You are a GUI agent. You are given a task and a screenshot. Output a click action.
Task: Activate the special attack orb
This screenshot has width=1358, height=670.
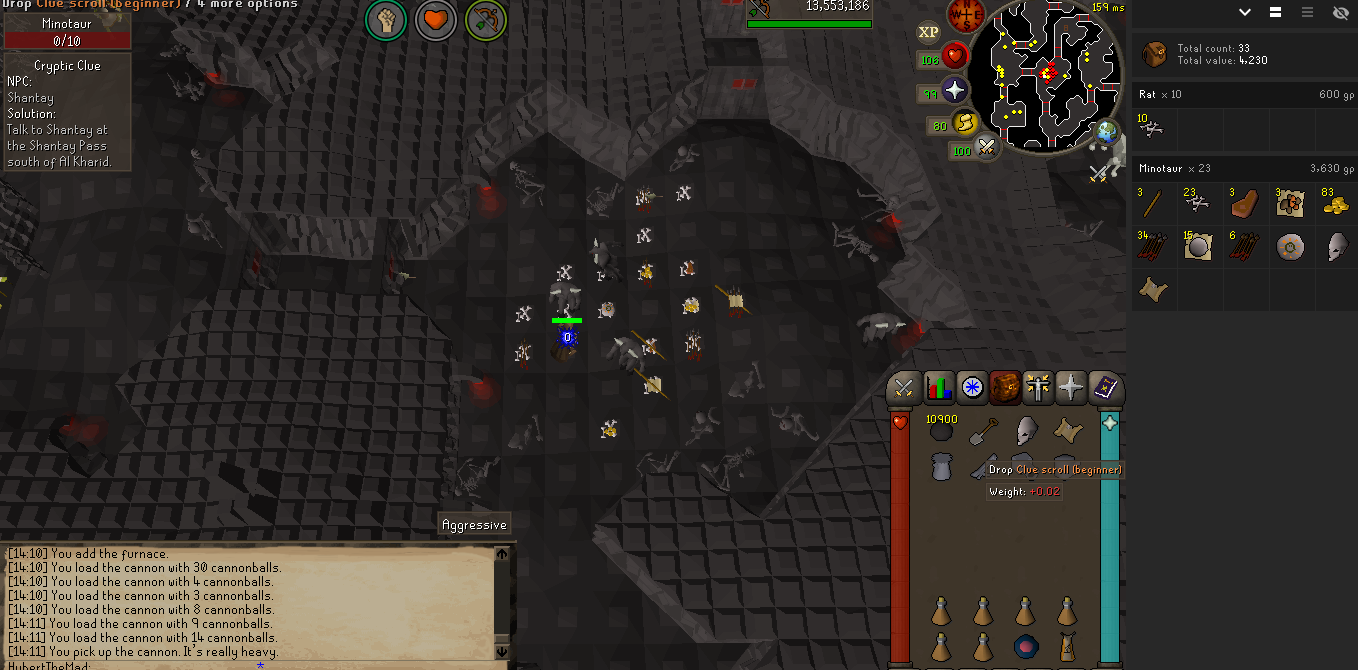[x=987, y=149]
